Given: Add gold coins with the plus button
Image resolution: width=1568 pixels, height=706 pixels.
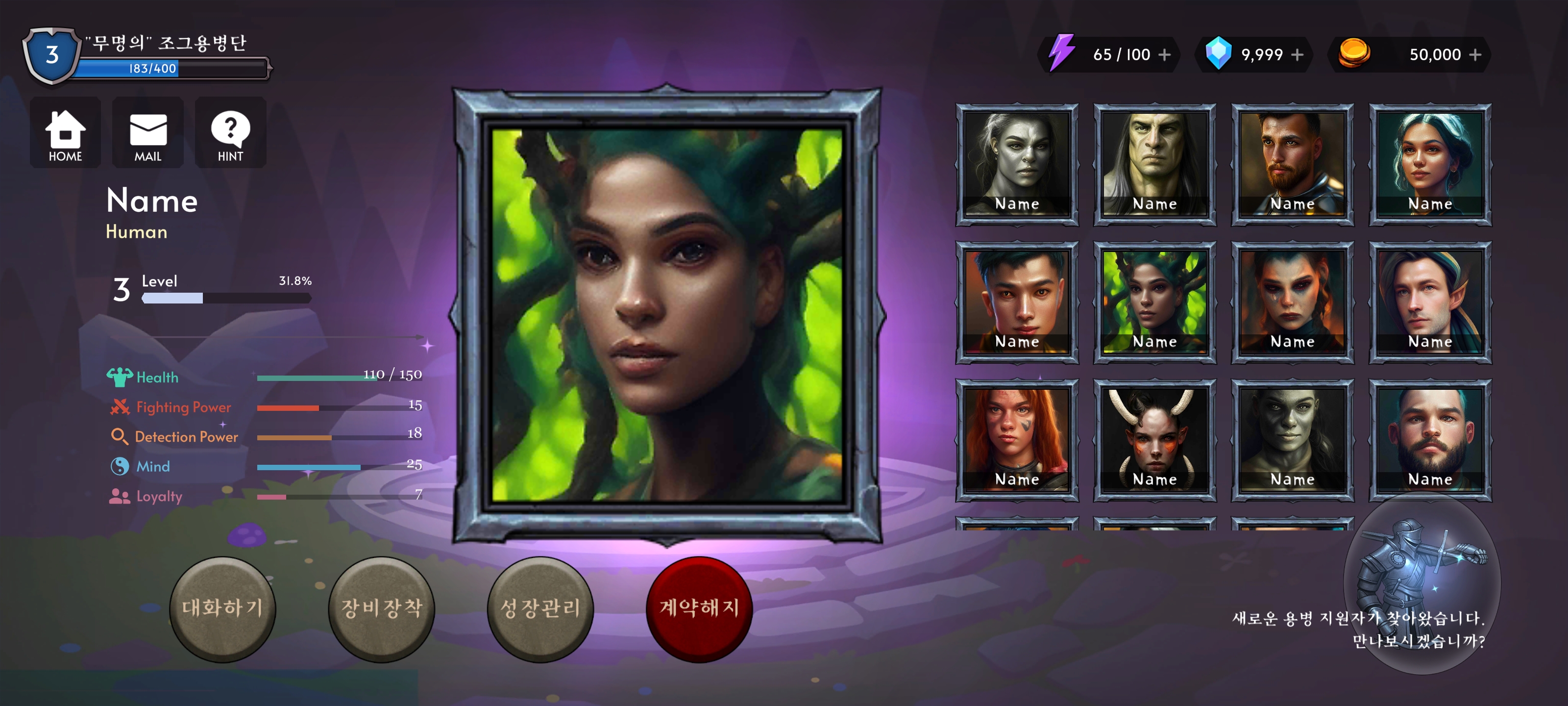Looking at the screenshot, I should [x=1475, y=55].
